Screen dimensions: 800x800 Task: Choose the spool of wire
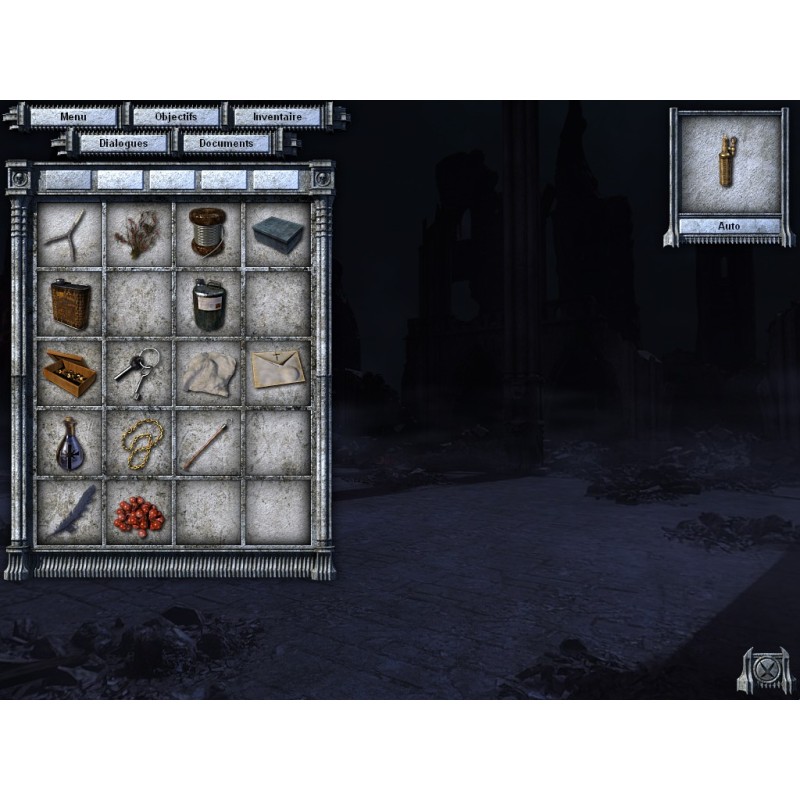pyautogui.click(x=208, y=233)
